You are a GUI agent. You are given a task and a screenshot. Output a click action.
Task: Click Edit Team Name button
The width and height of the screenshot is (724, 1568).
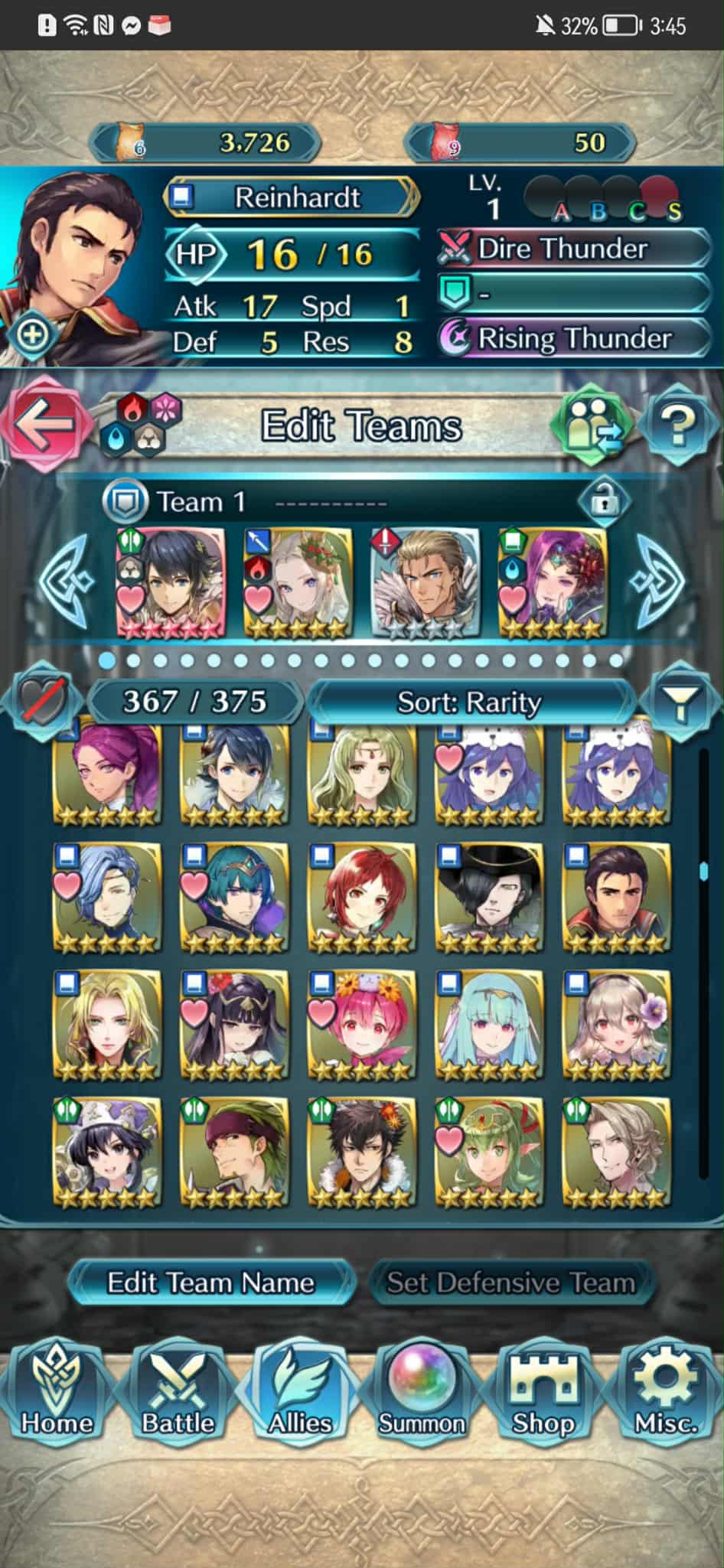coord(210,1283)
